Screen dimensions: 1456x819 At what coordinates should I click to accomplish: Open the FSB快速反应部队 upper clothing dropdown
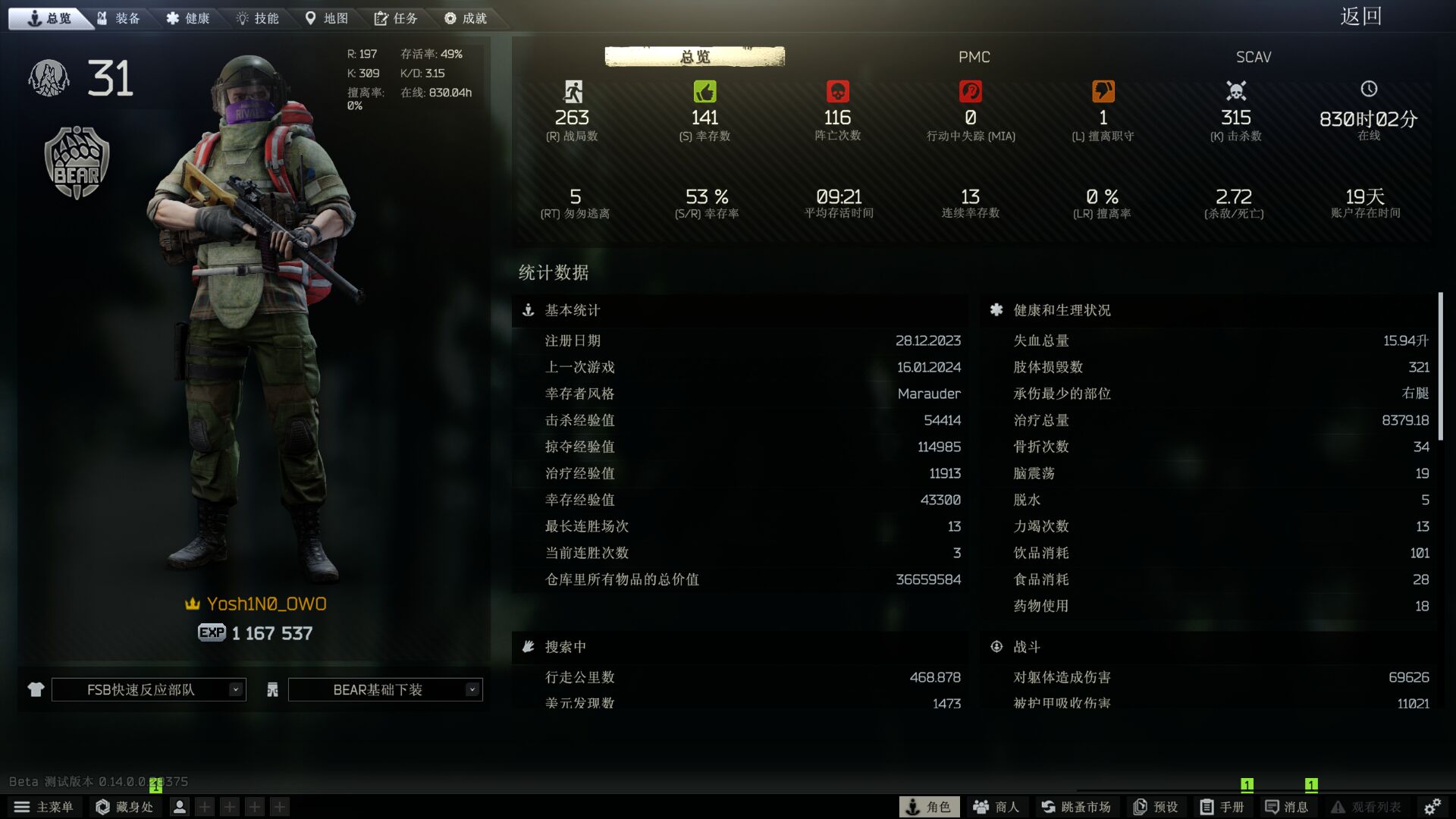coord(149,689)
